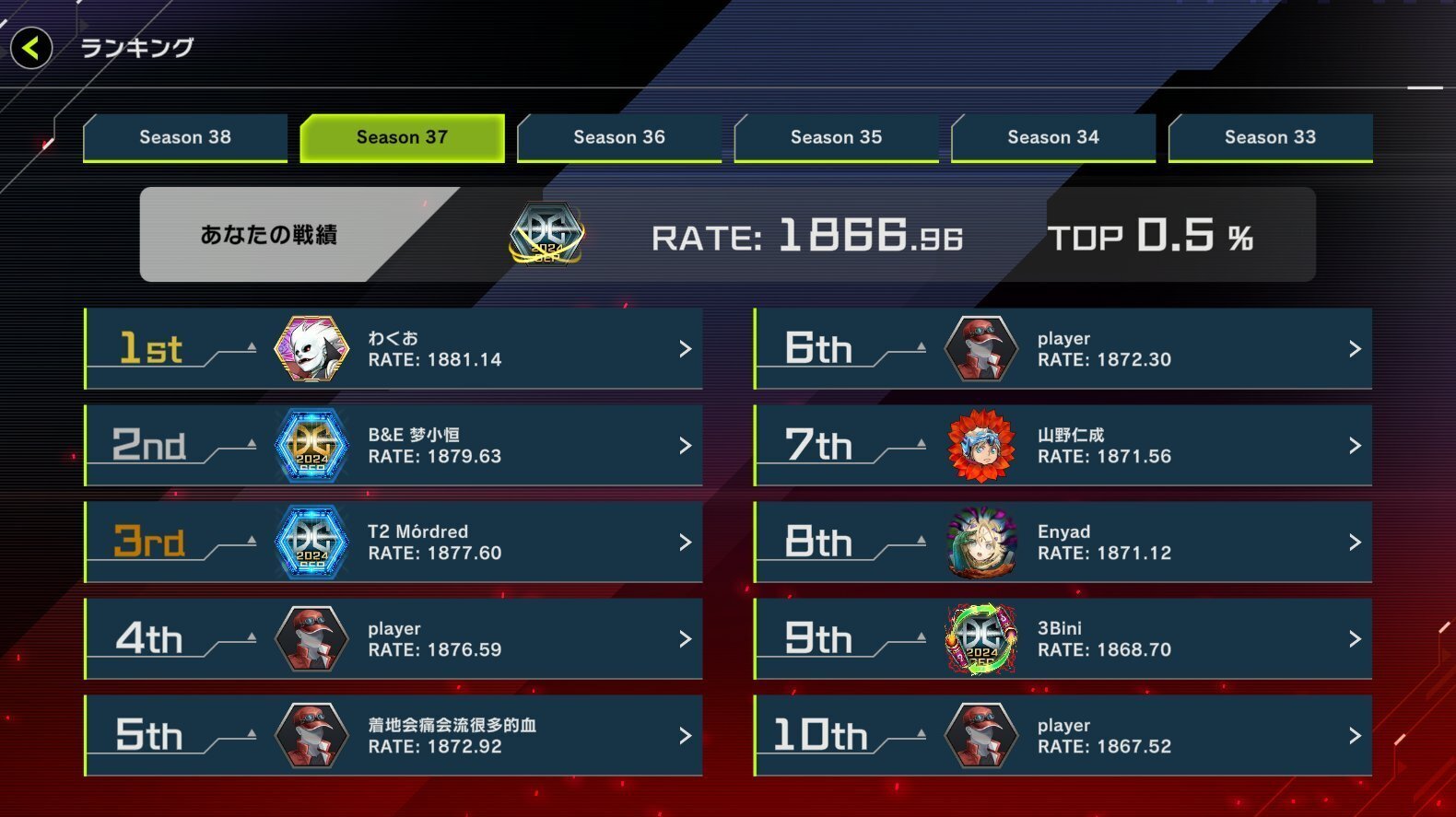Screen dimensions: 1456x817
Task: Switch to Season 34 tab
Action: click(1053, 137)
